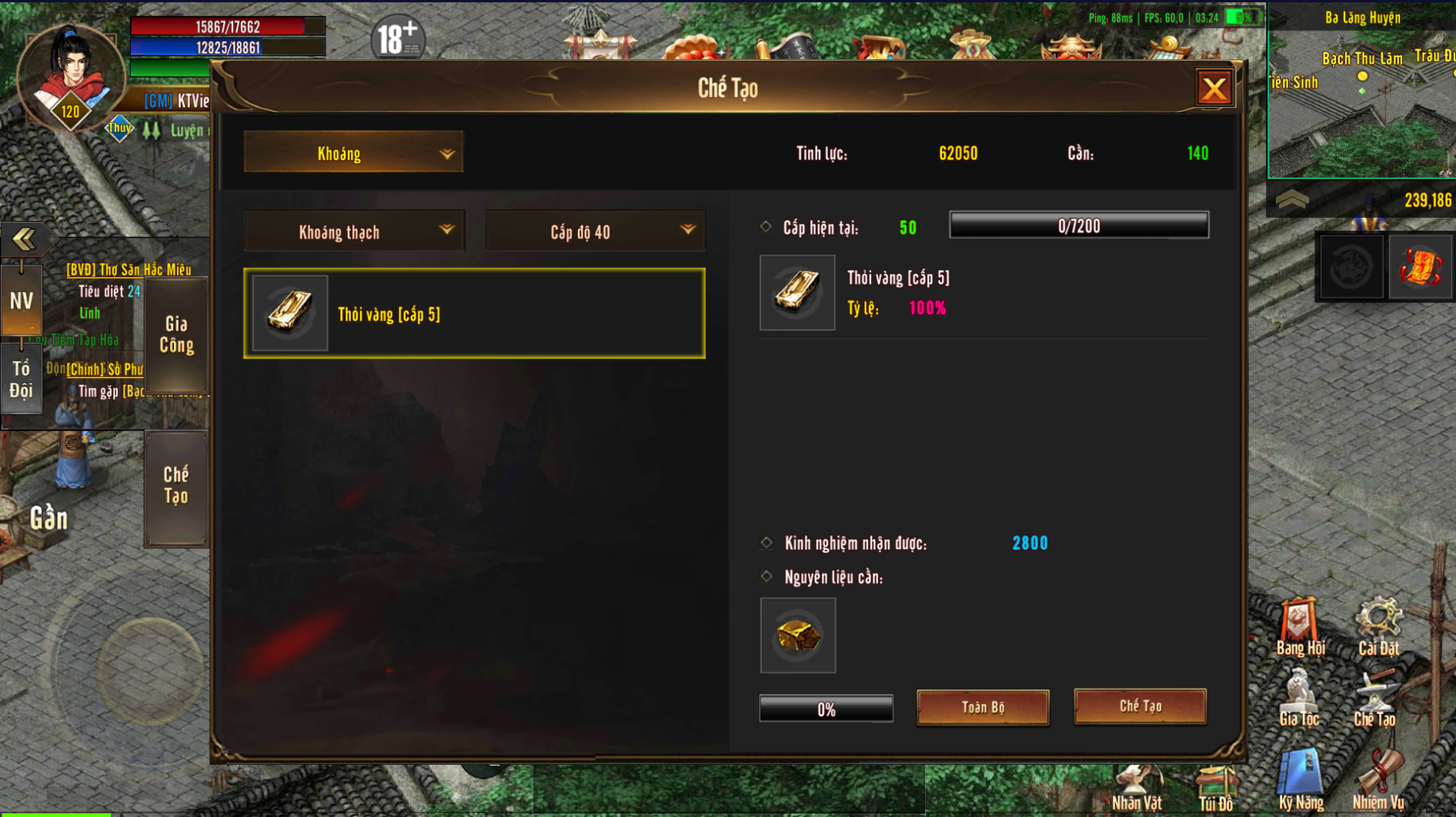
Task: Select the Thỏi vàng [cấp 5] recipe row
Action: (474, 314)
